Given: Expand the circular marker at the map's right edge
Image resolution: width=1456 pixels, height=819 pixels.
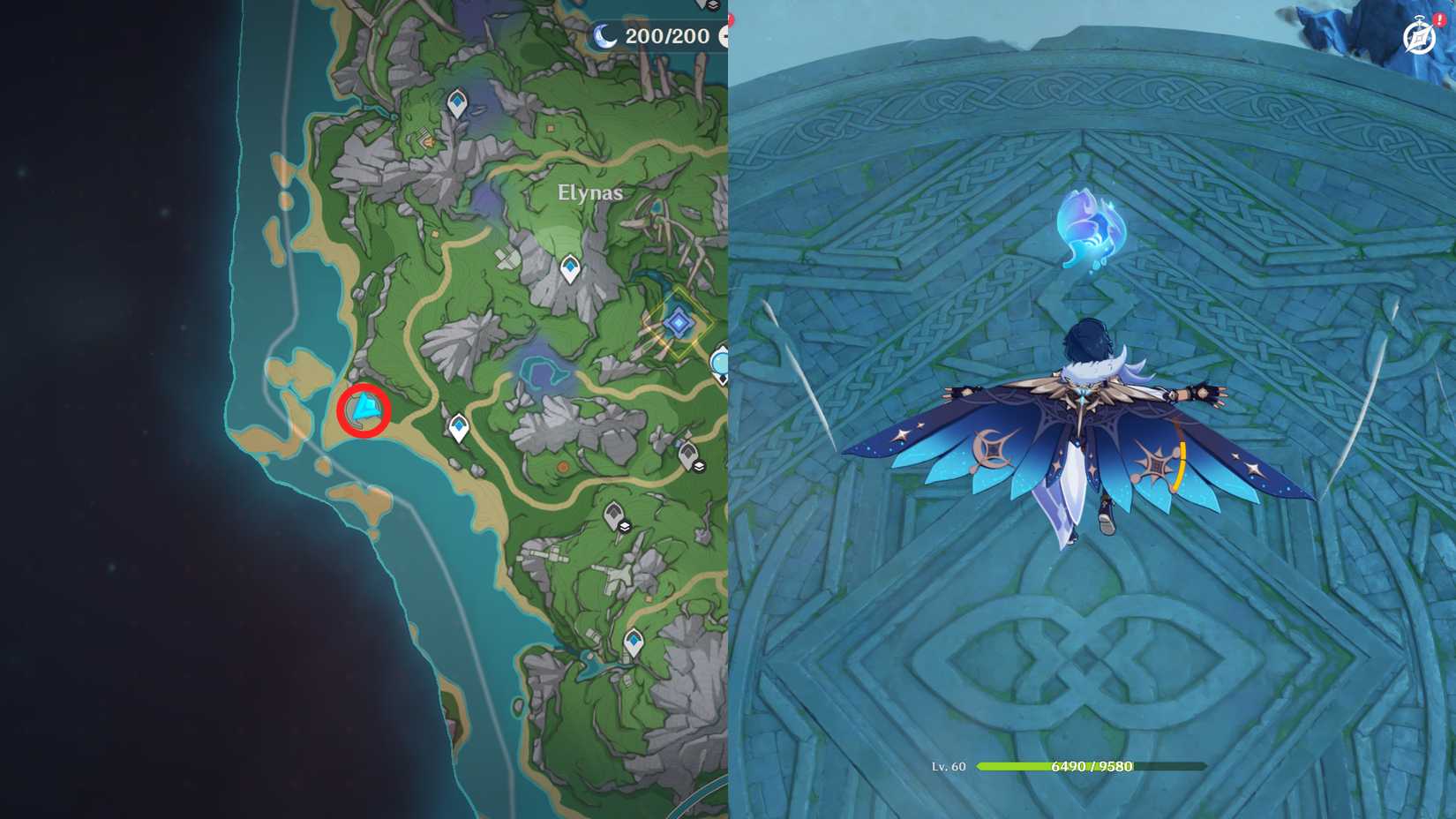Looking at the screenshot, I should (x=722, y=364).
